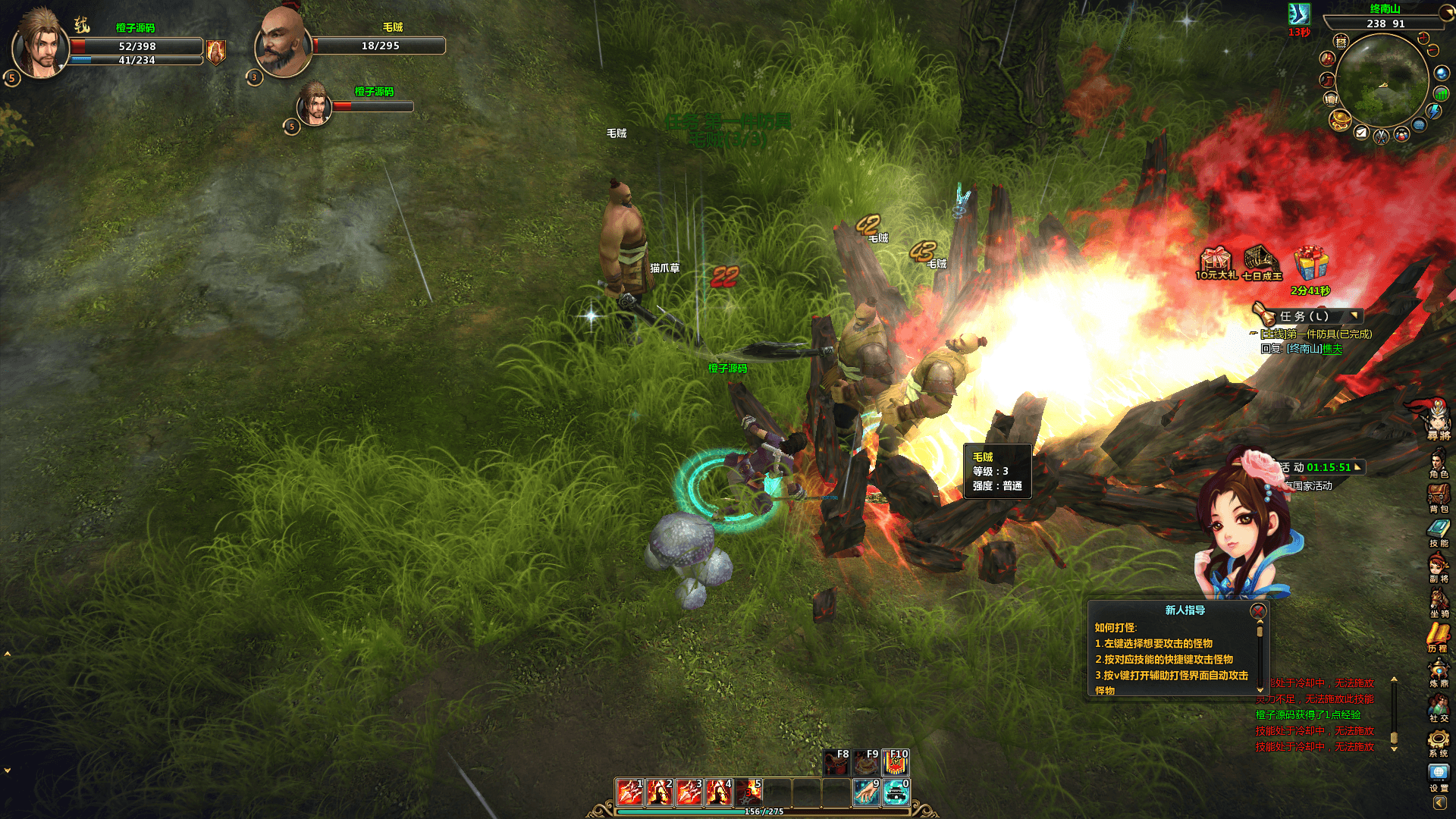Open the 七日成王 event icon
Image resolution: width=1456 pixels, height=819 pixels.
click(x=1261, y=262)
